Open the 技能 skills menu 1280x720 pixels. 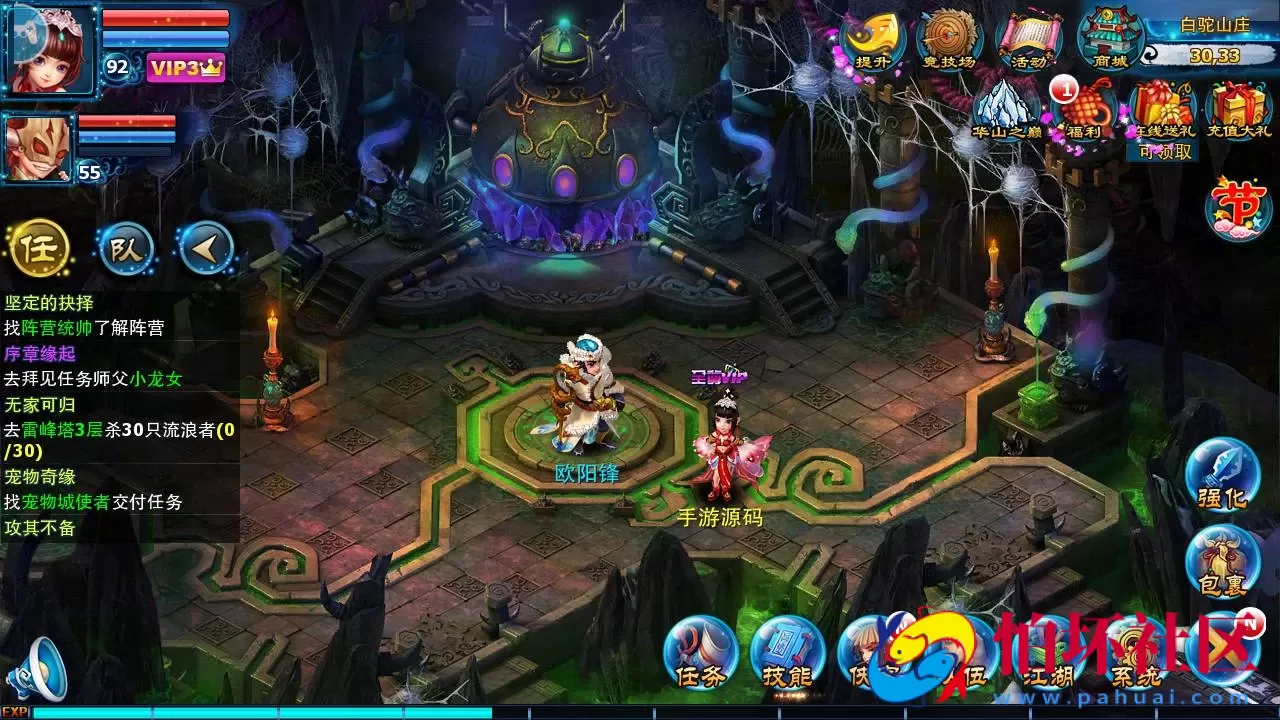(x=786, y=652)
